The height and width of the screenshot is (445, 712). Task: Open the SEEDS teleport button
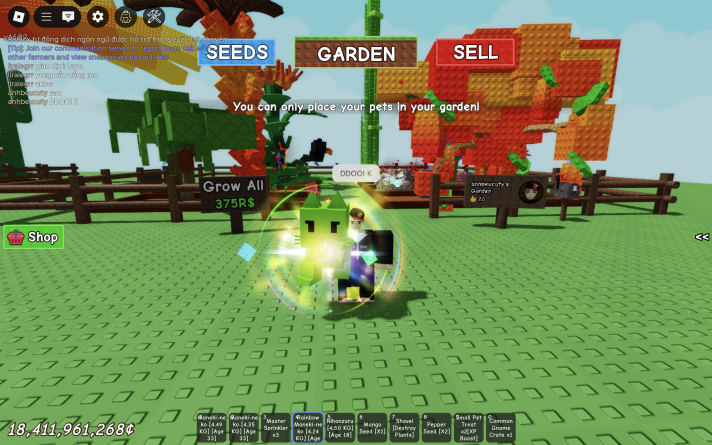point(237,52)
